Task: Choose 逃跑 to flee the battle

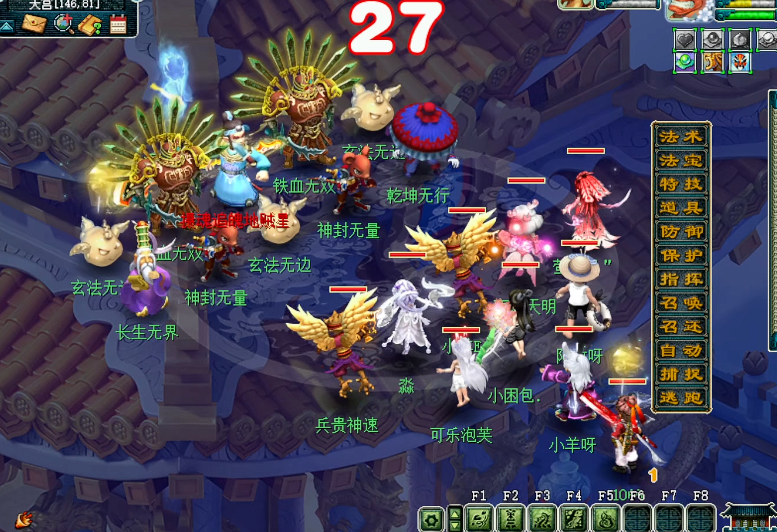Action: pyautogui.click(x=681, y=398)
